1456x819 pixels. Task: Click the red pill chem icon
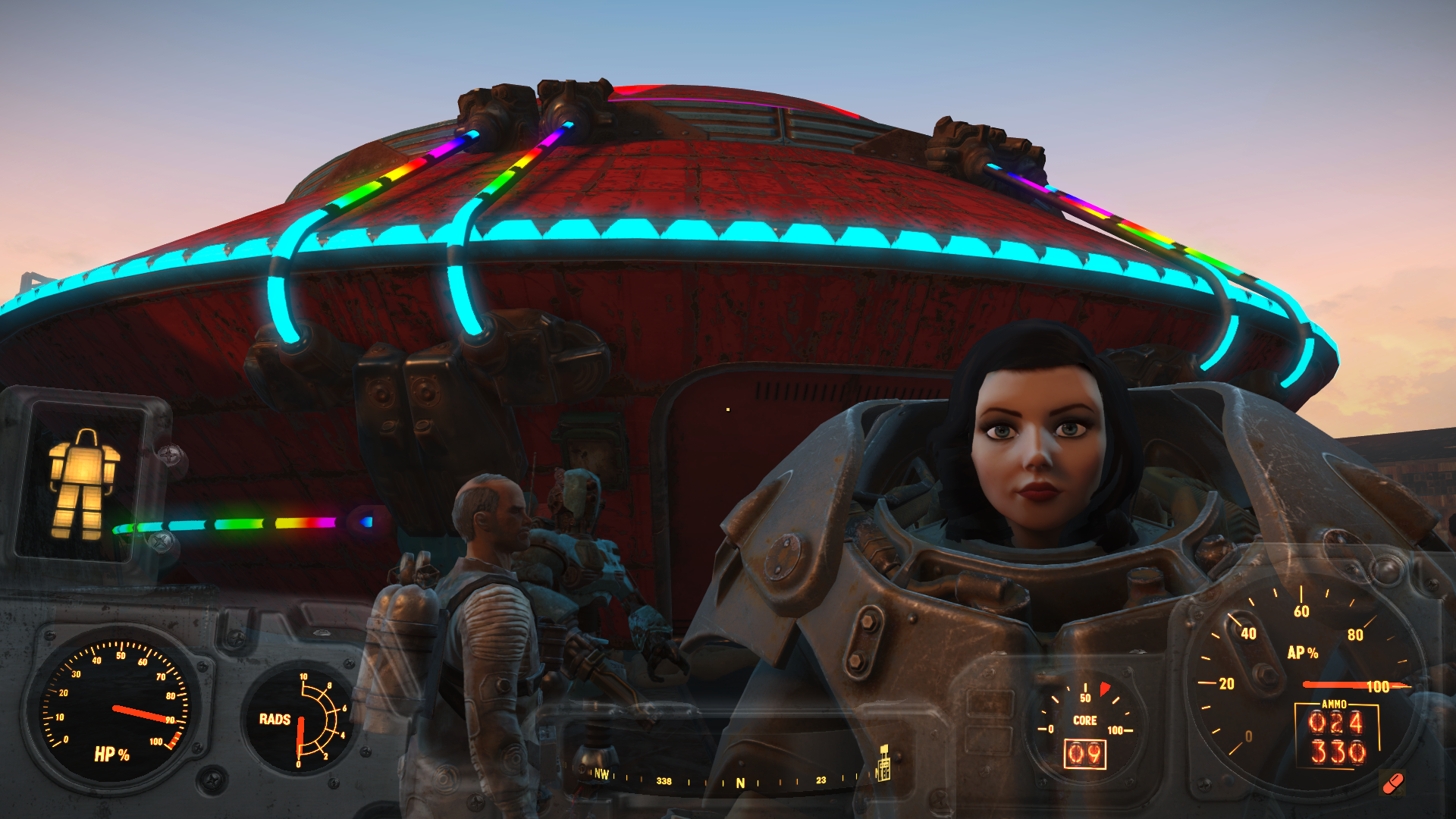(x=1393, y=783)
